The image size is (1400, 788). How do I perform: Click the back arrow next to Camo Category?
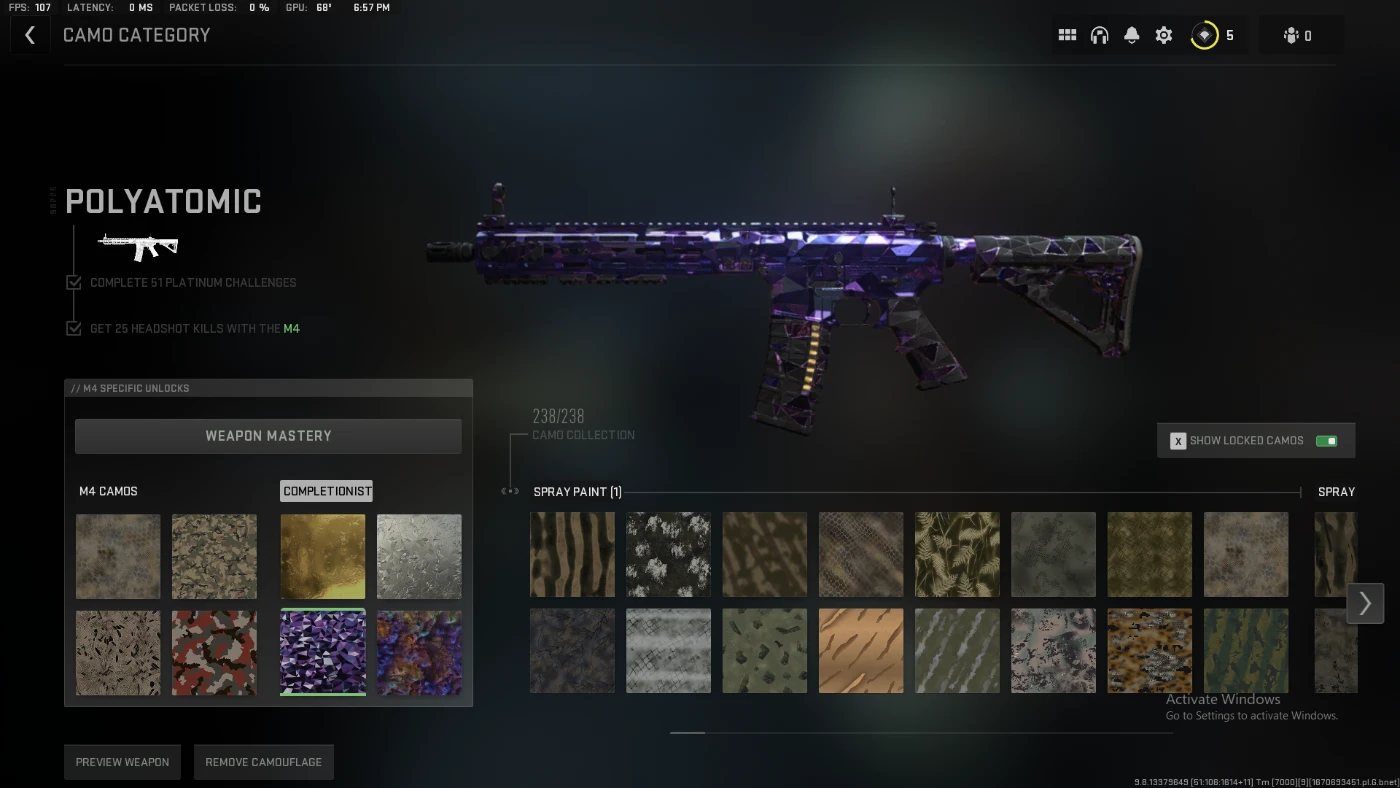[30, 34]
